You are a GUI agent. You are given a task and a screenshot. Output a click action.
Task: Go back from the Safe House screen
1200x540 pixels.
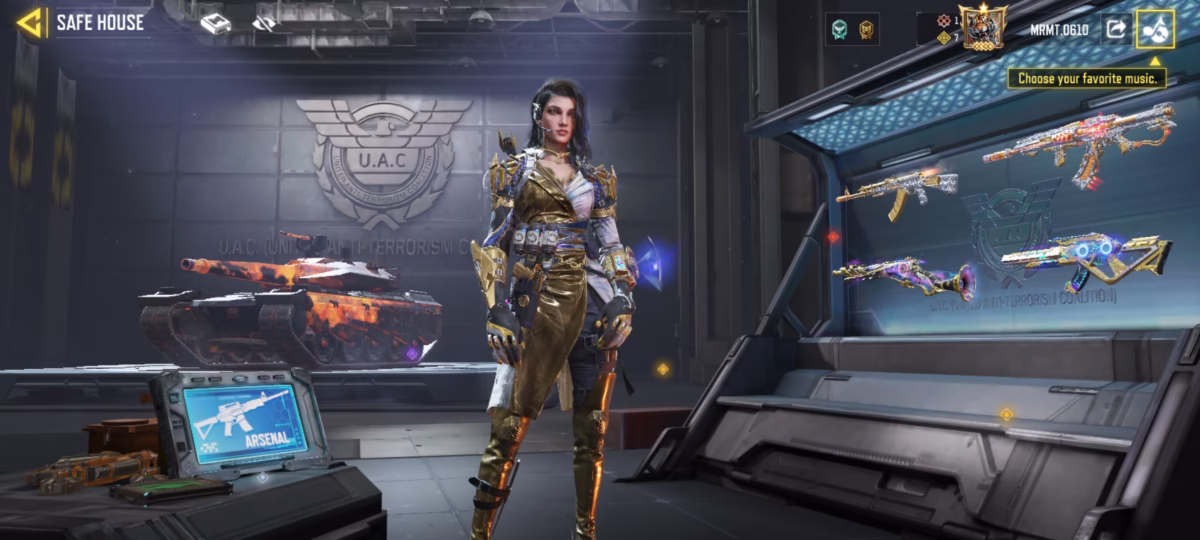[30, 22]
